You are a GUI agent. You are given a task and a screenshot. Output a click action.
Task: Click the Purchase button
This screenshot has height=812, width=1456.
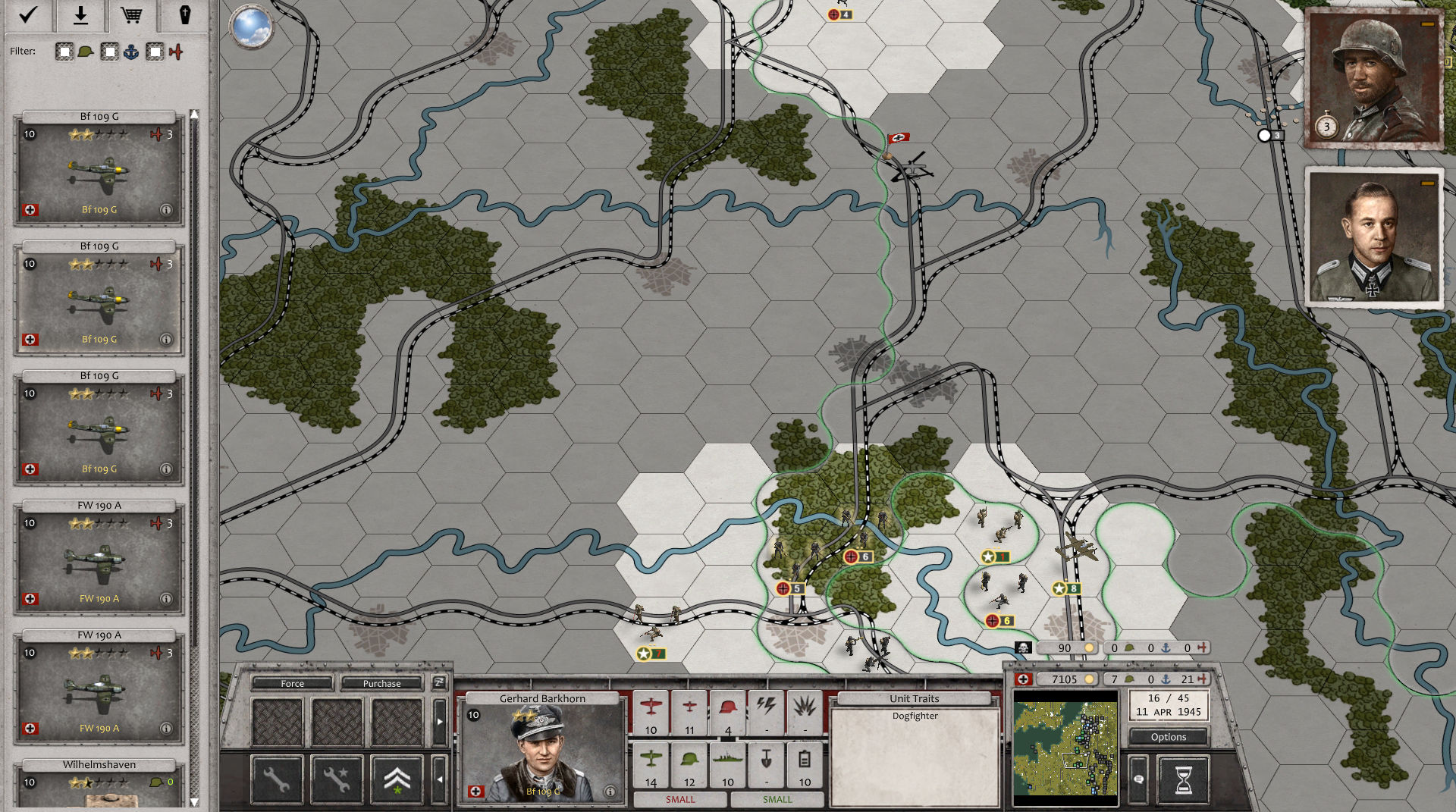(381, 683)
